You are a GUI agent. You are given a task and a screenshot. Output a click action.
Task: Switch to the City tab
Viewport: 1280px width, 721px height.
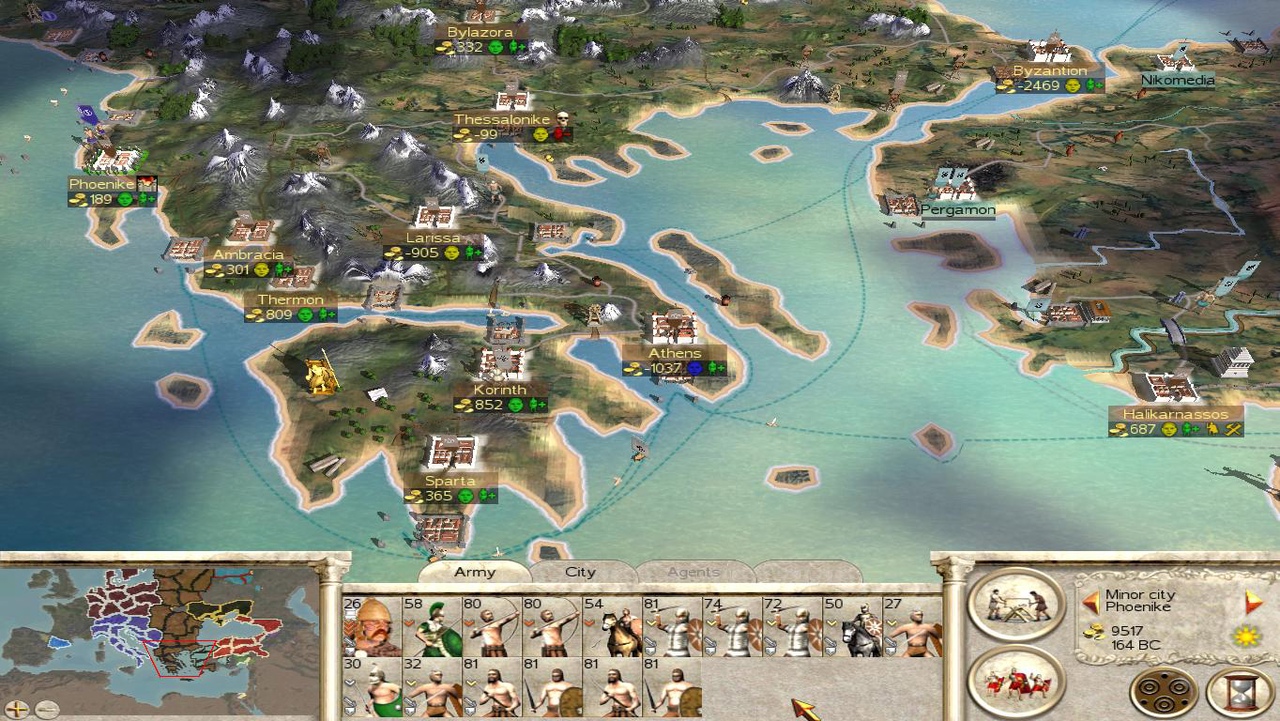(x=581, y=572)
